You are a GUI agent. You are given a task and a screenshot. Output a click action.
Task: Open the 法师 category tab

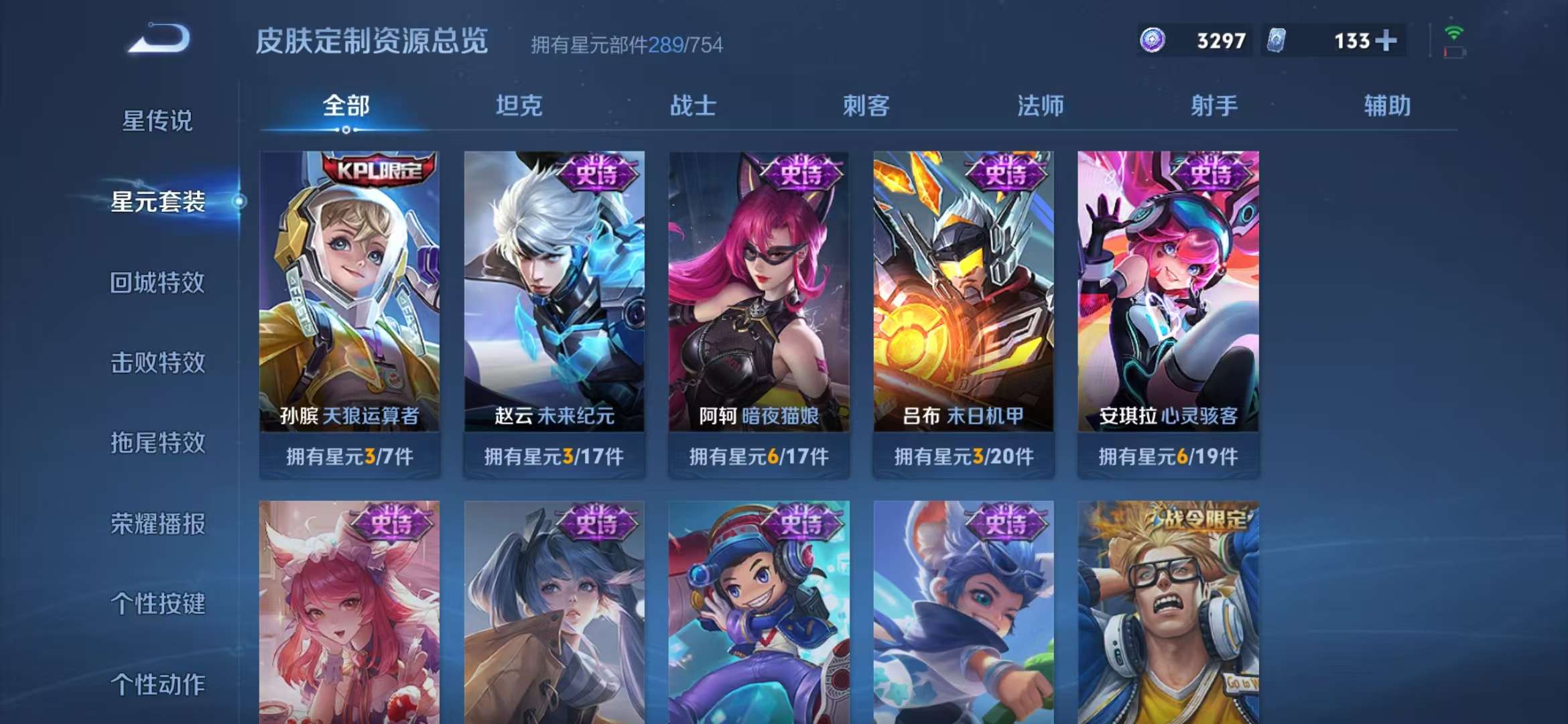click(1041, 105)
